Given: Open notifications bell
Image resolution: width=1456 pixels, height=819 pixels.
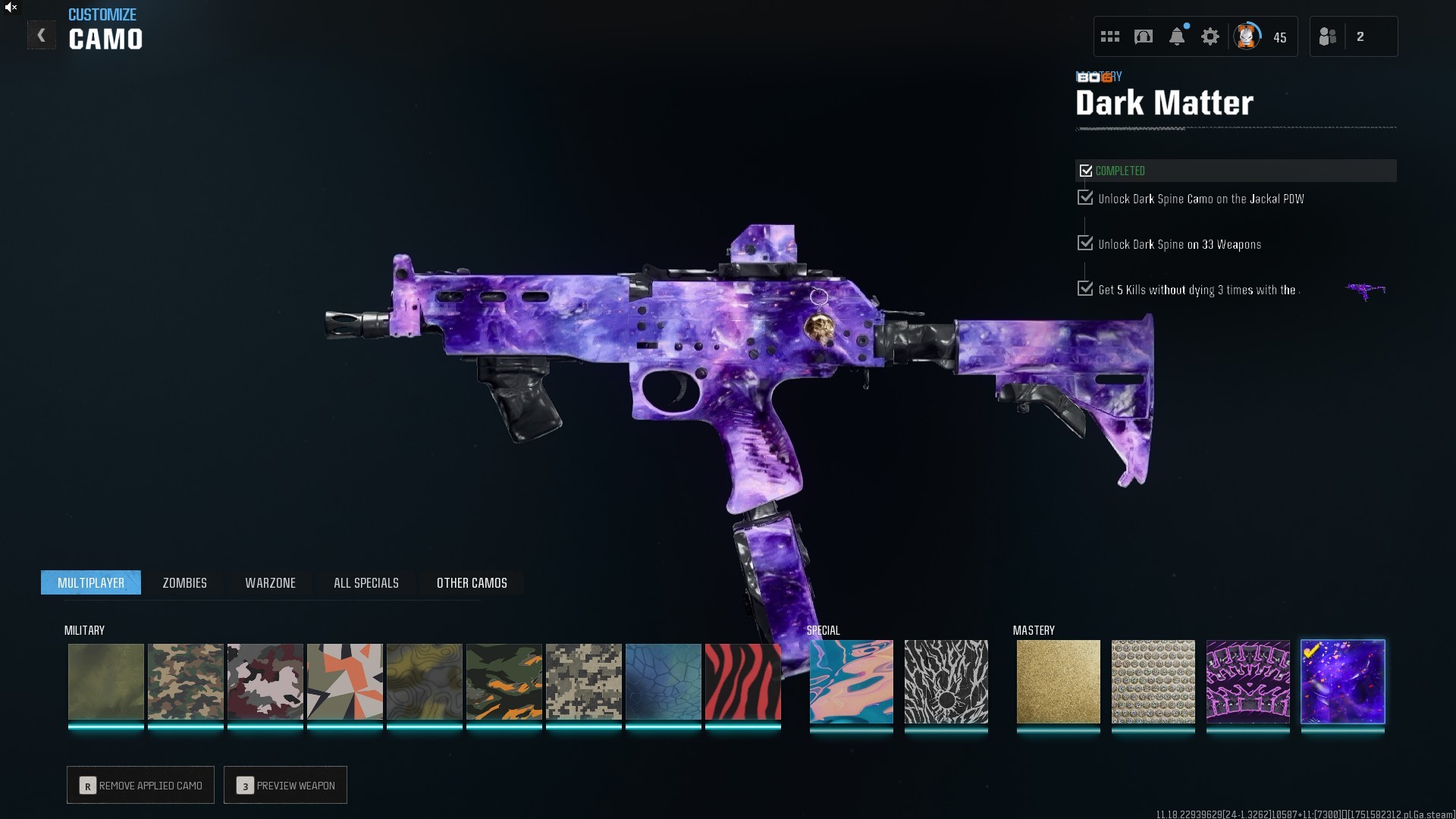Looking at the screenshot, I should coord(1176,36).
